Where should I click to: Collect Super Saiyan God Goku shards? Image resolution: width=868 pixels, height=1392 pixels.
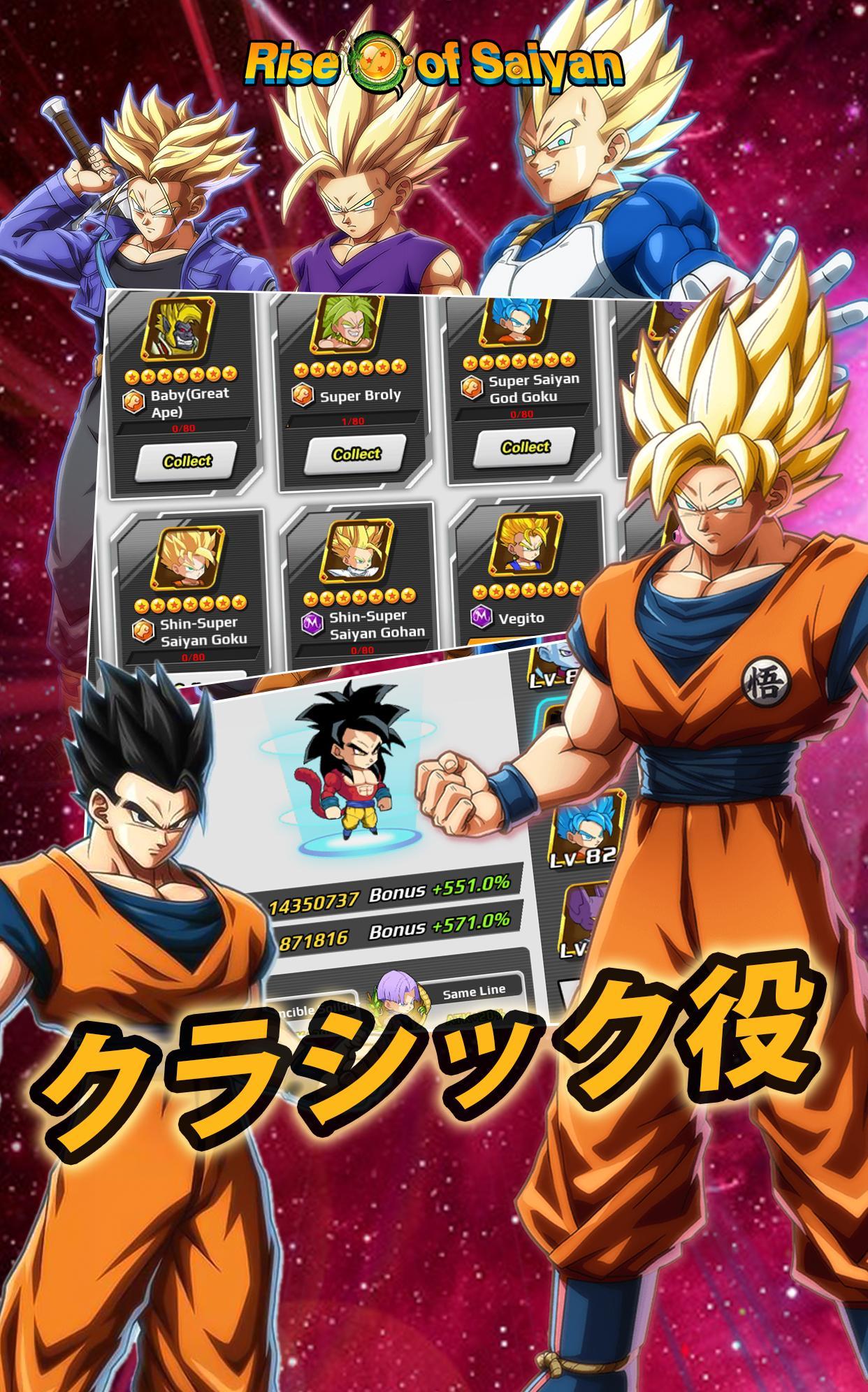(x=526, y=446)
